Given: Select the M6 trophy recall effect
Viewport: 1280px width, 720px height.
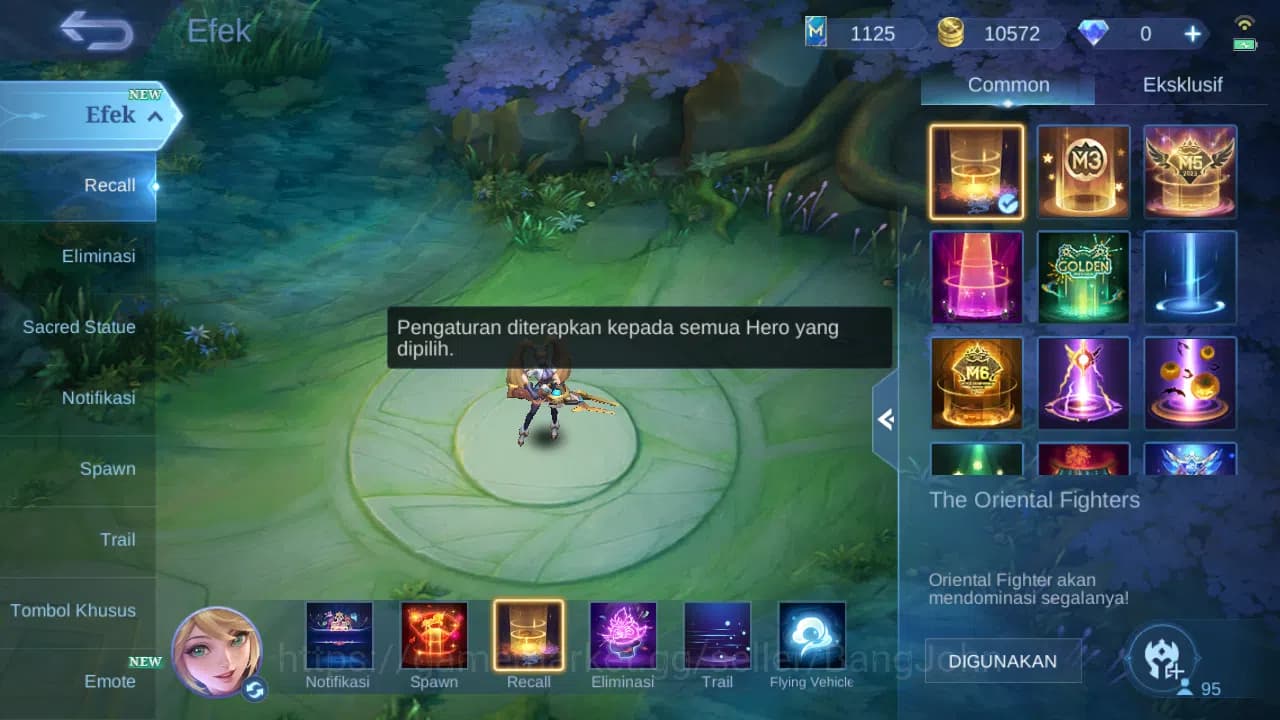Looking at the screenshot, I should coord(976,383).
